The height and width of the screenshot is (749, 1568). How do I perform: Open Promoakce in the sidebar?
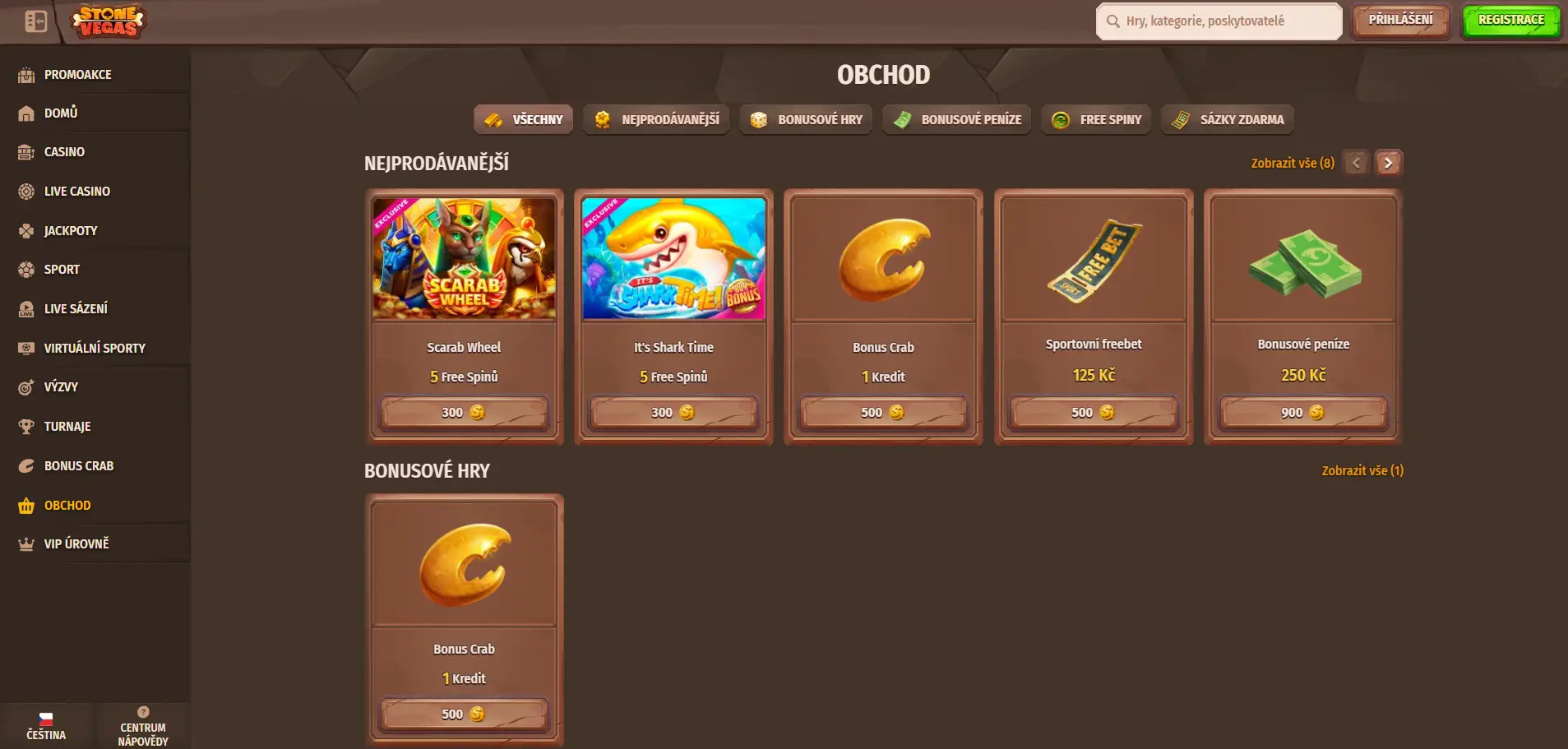tap(77, 75)
